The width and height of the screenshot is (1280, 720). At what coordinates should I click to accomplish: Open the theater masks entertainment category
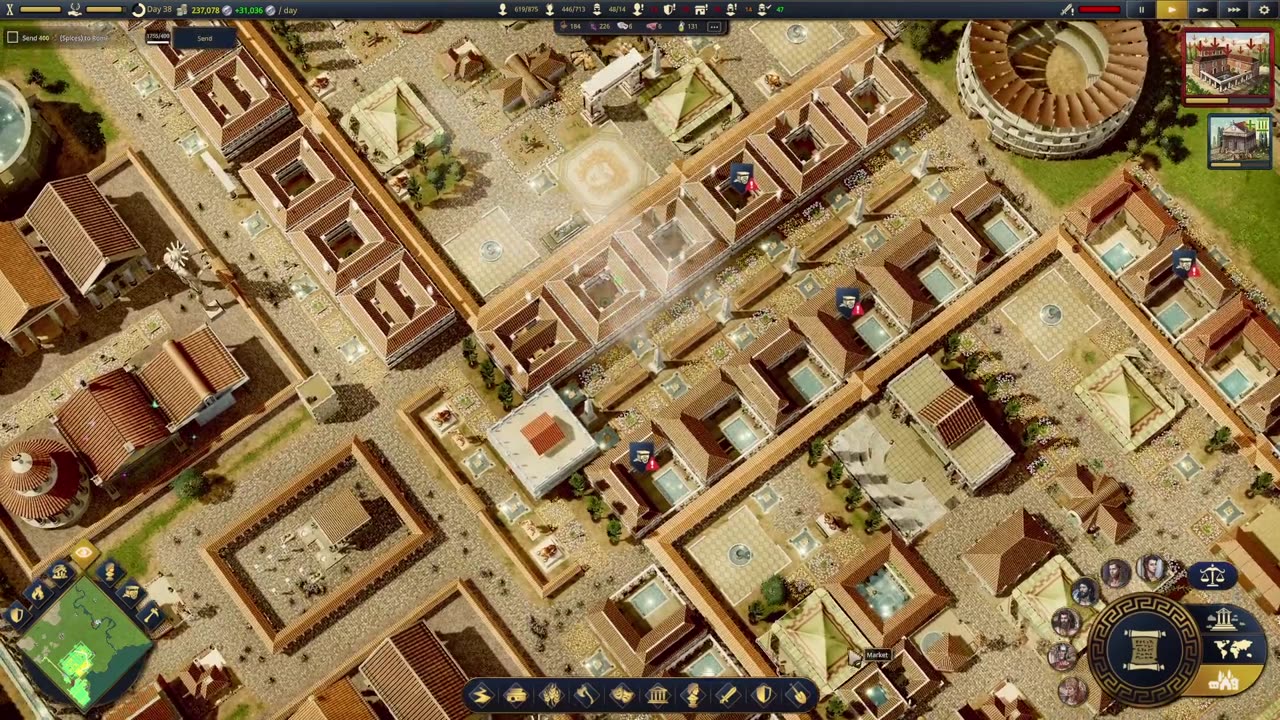[x=622, y=695]
